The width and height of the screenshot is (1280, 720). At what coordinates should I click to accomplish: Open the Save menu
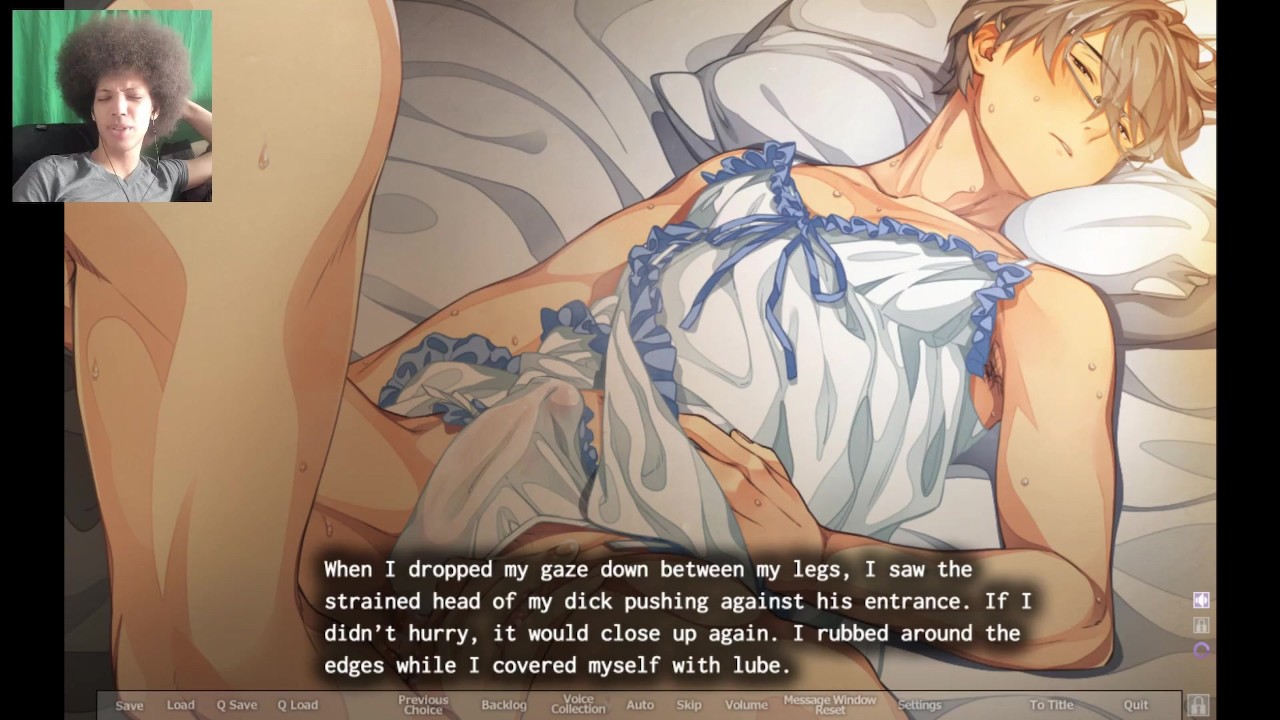129,705
